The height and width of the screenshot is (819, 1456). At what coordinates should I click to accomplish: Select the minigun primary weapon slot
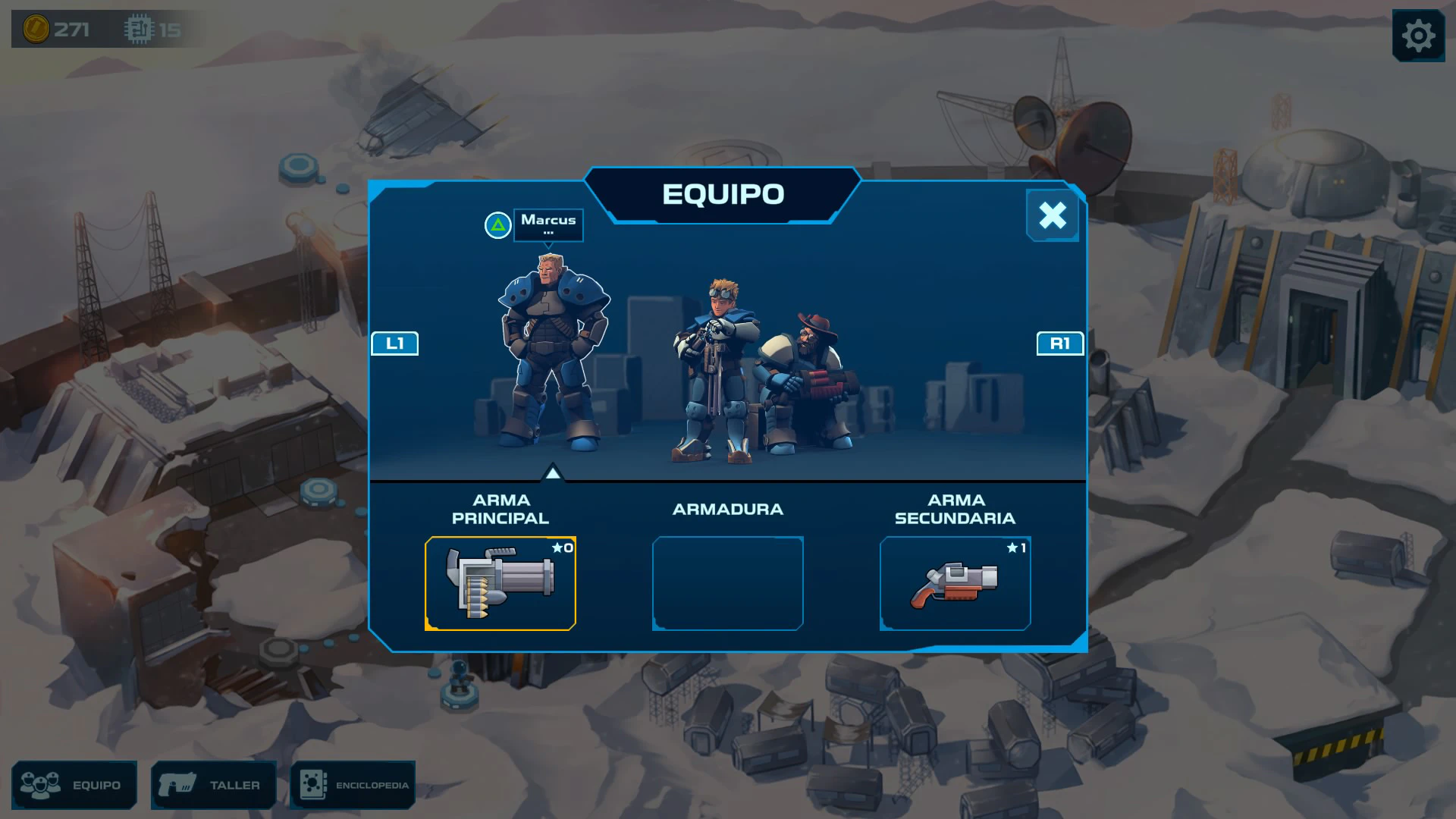500,583
